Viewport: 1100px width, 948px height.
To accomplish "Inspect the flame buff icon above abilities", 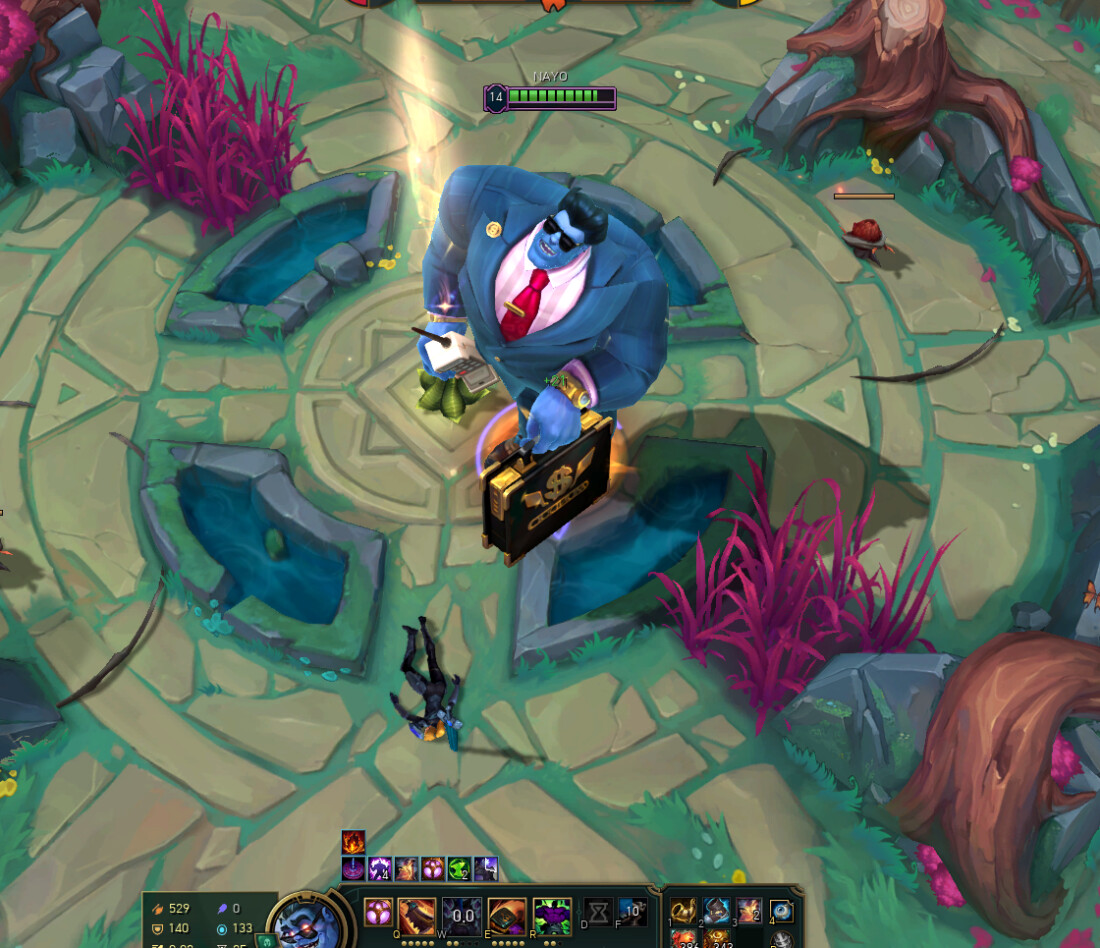I will click(353, 842).
